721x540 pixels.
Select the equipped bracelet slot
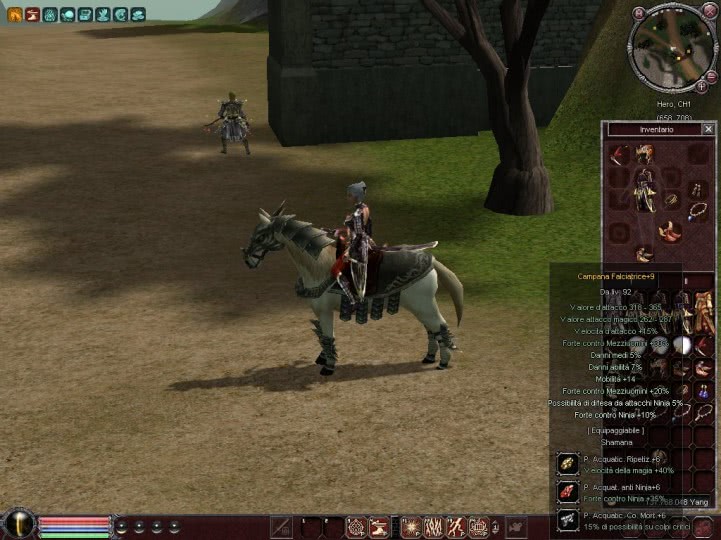coord(671,201)
